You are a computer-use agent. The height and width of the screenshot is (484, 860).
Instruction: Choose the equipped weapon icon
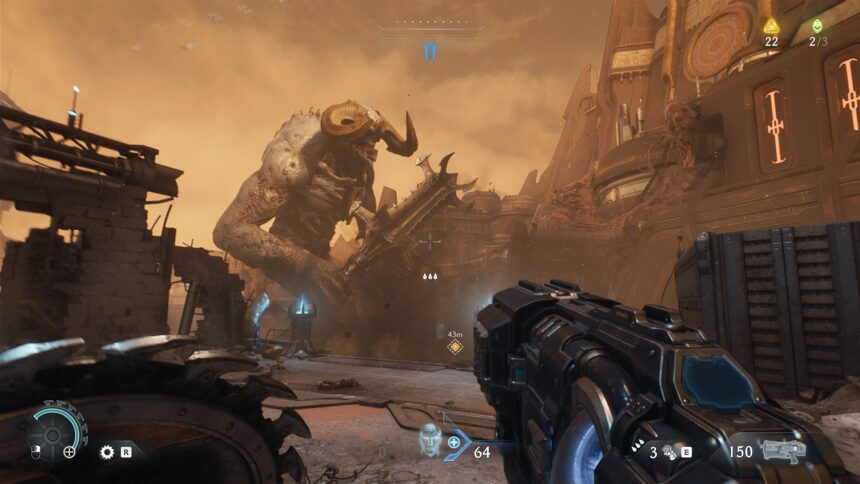(783, 451)
